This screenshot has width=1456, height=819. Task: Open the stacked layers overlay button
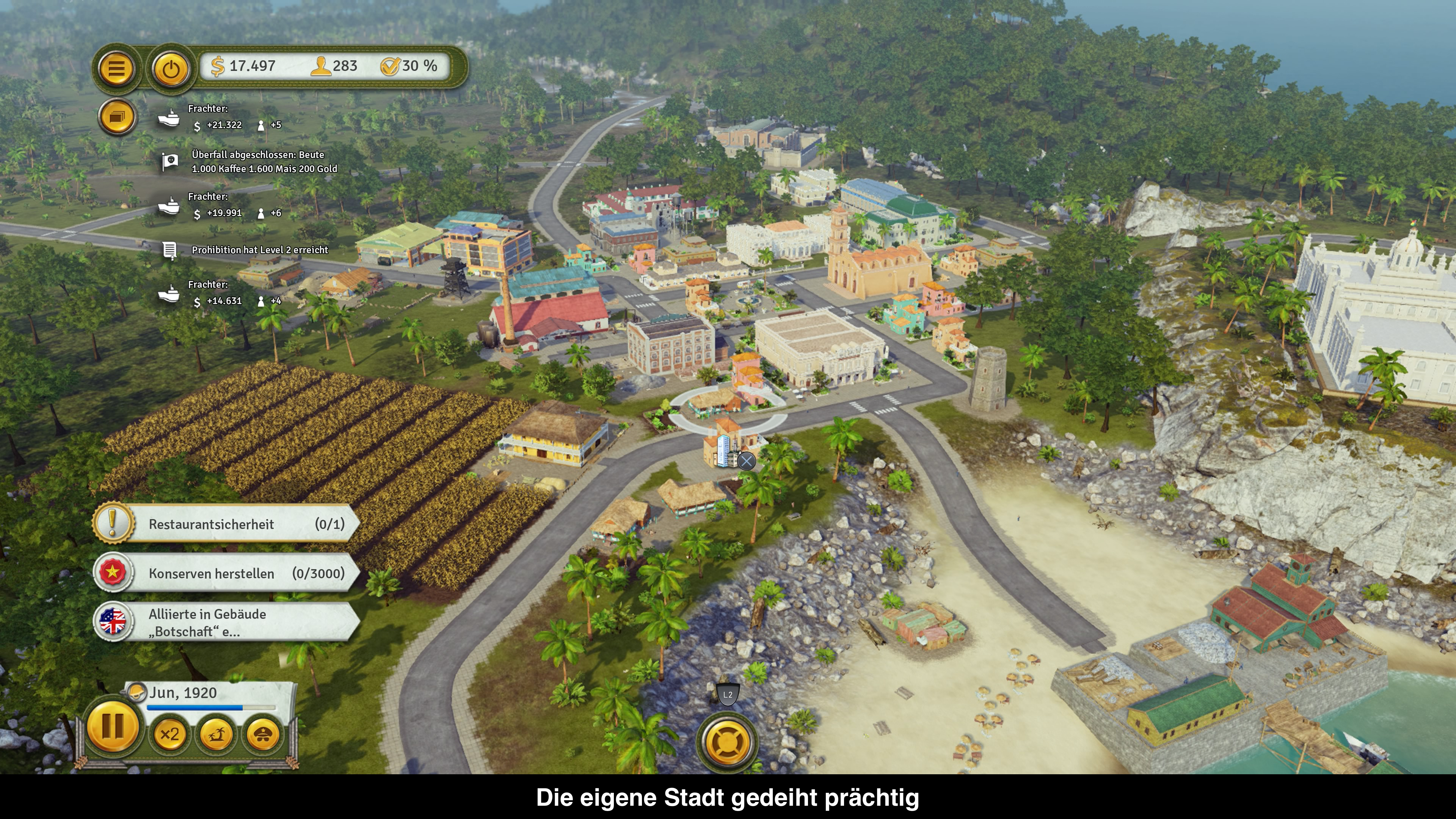pyautogui.click(x=117, y=117)
